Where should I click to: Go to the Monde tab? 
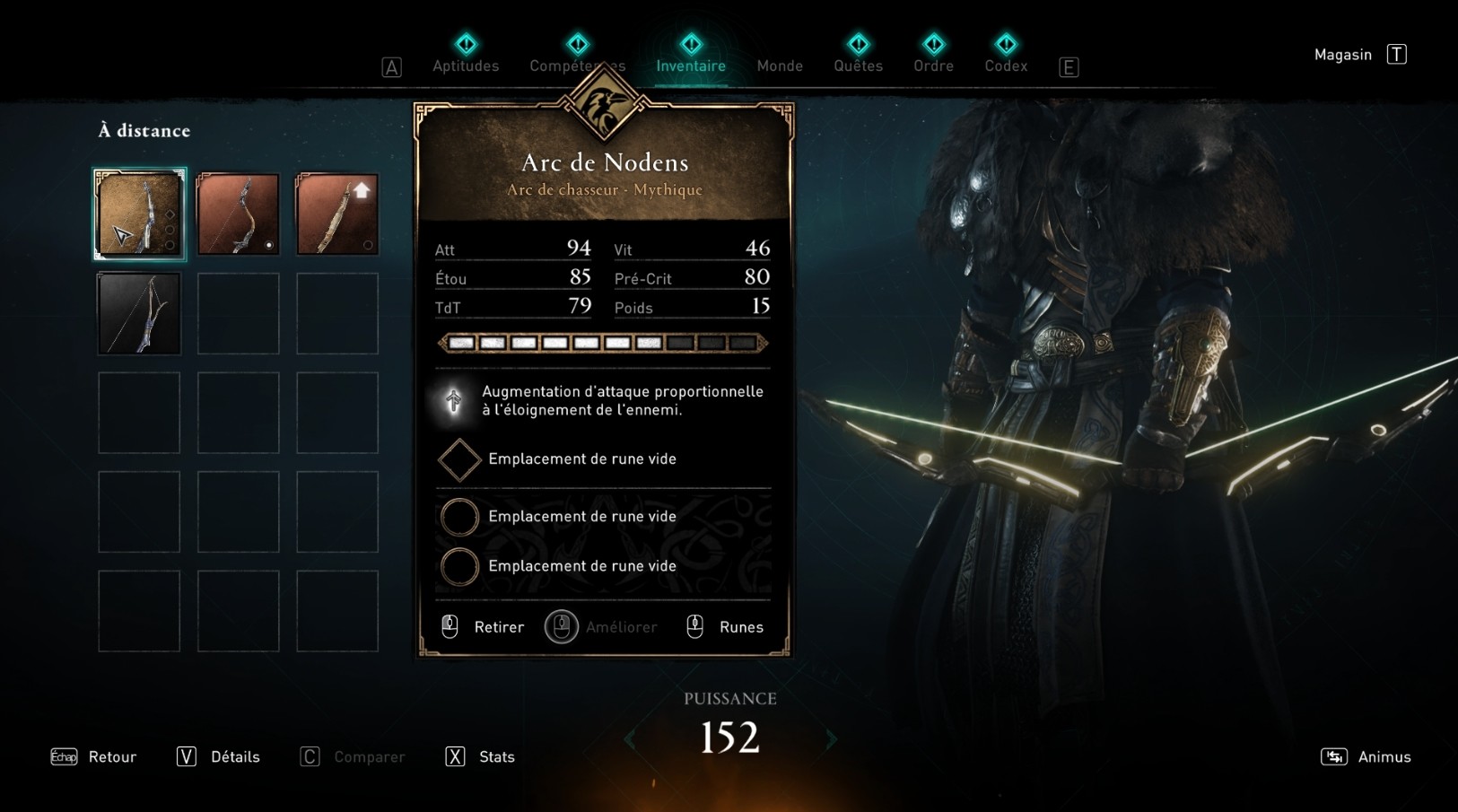tap(780, 65)
